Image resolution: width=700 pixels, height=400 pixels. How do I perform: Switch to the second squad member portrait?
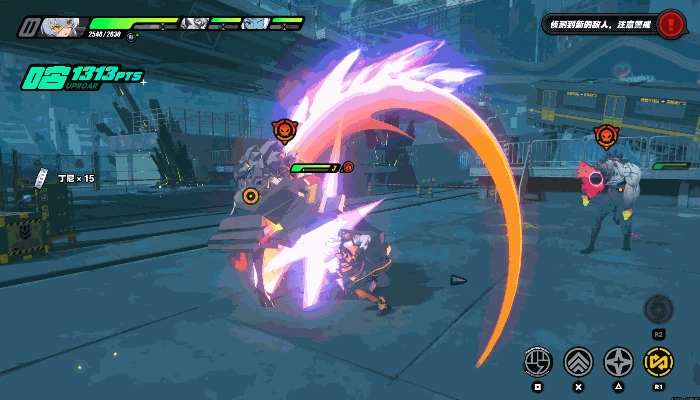(x=195, y=22)
